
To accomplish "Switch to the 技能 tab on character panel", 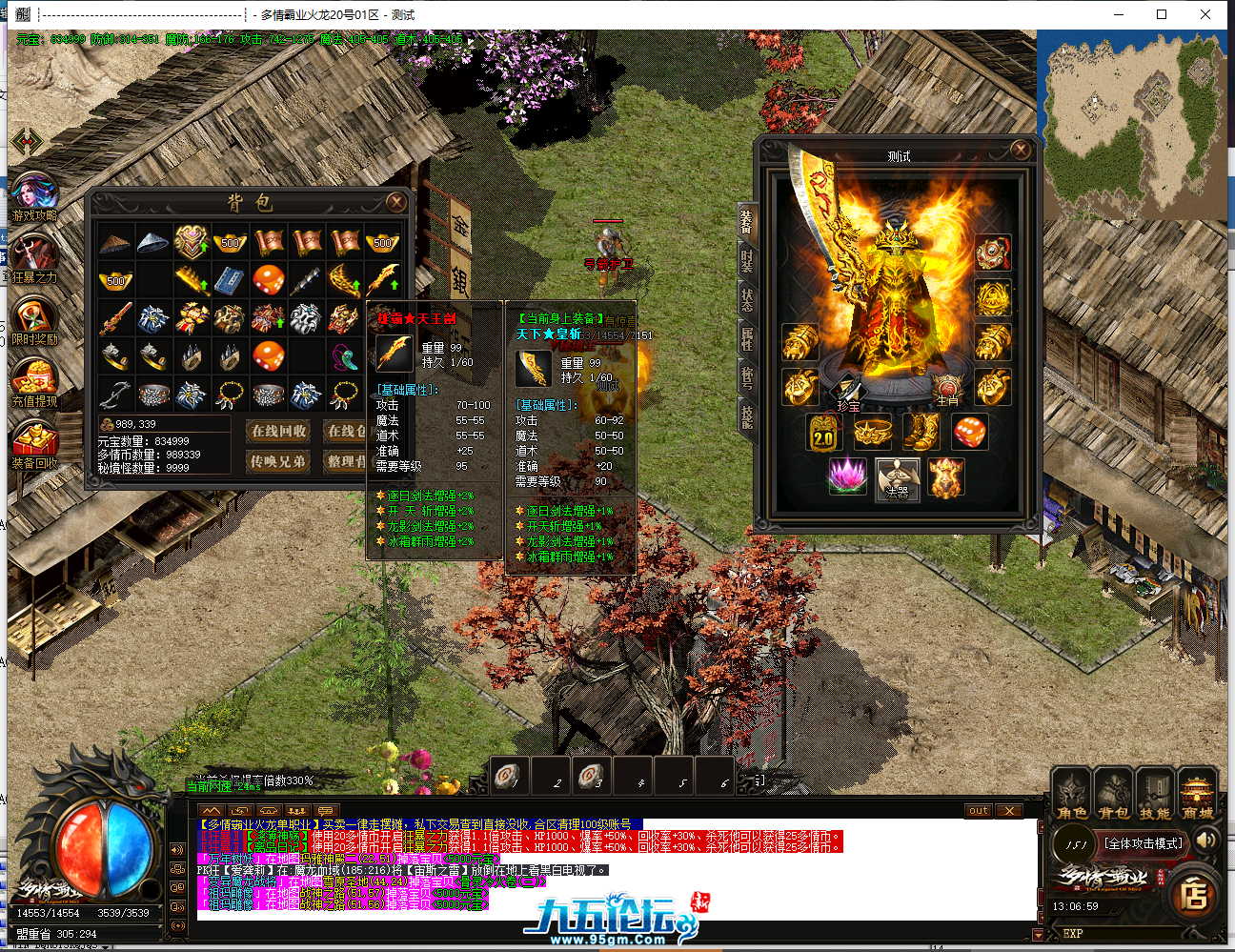I will click(x=746, y=416).
